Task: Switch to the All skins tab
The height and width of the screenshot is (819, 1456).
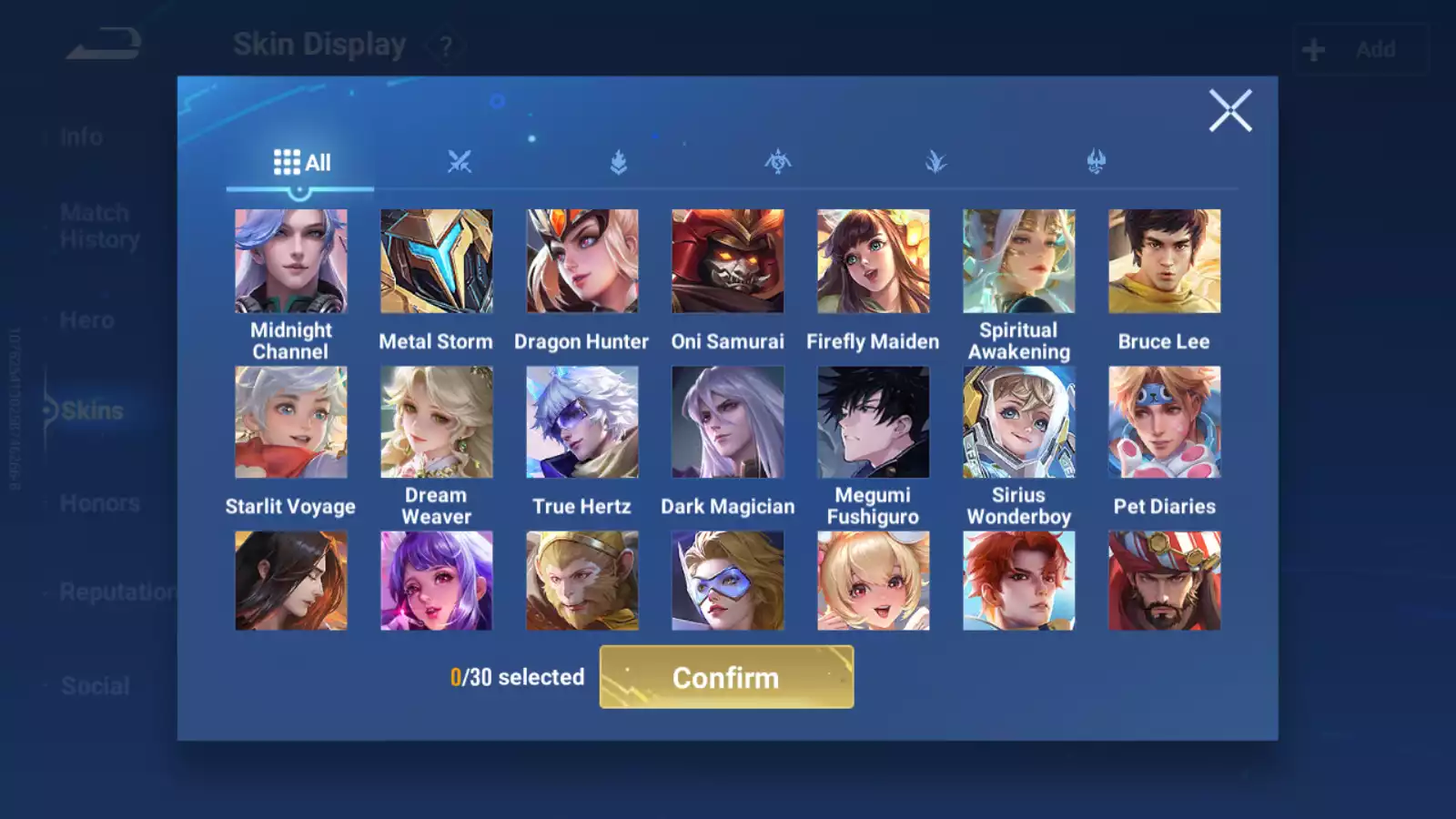Action: coord(301,163)
